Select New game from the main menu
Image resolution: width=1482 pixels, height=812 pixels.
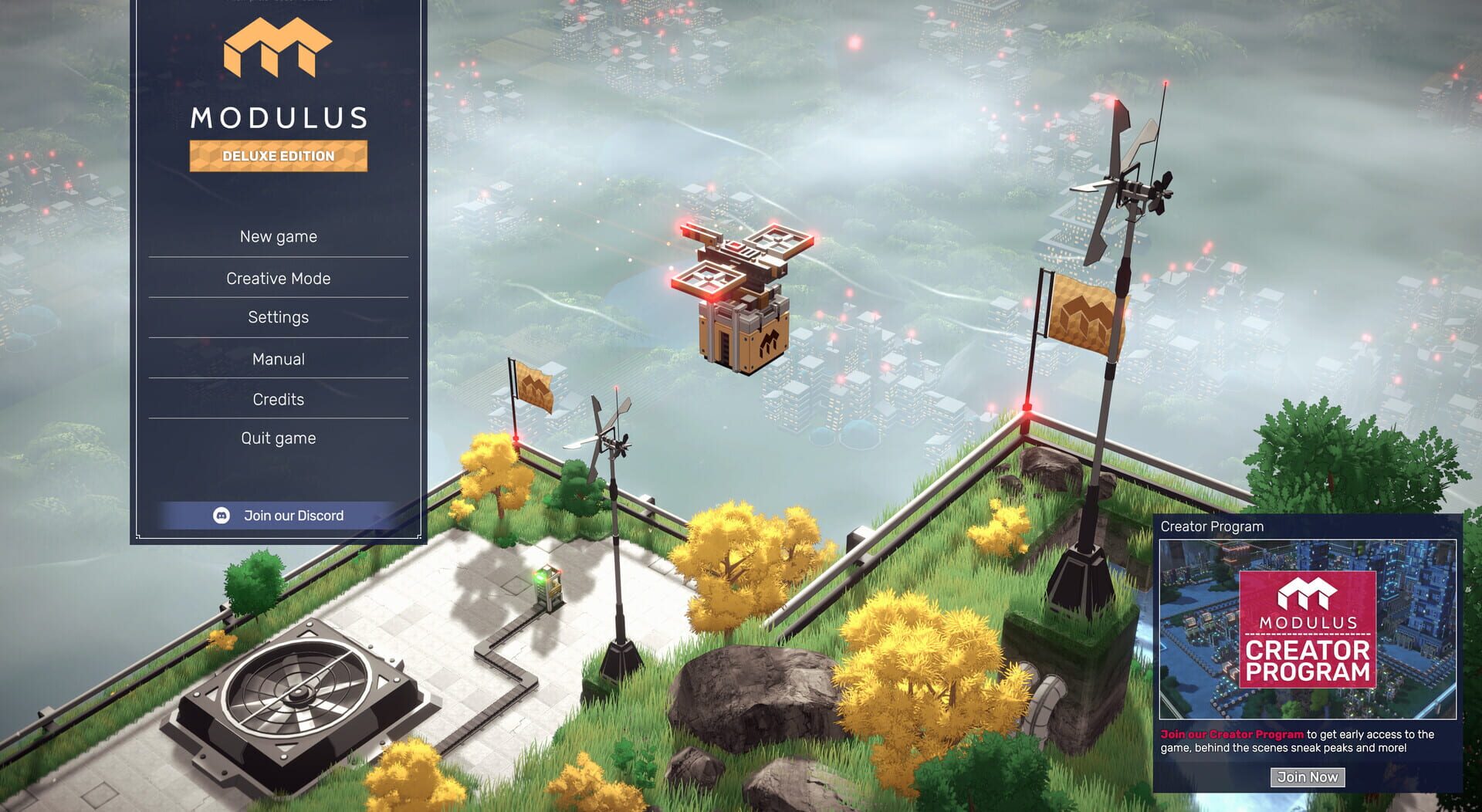[x=279, y=236]
